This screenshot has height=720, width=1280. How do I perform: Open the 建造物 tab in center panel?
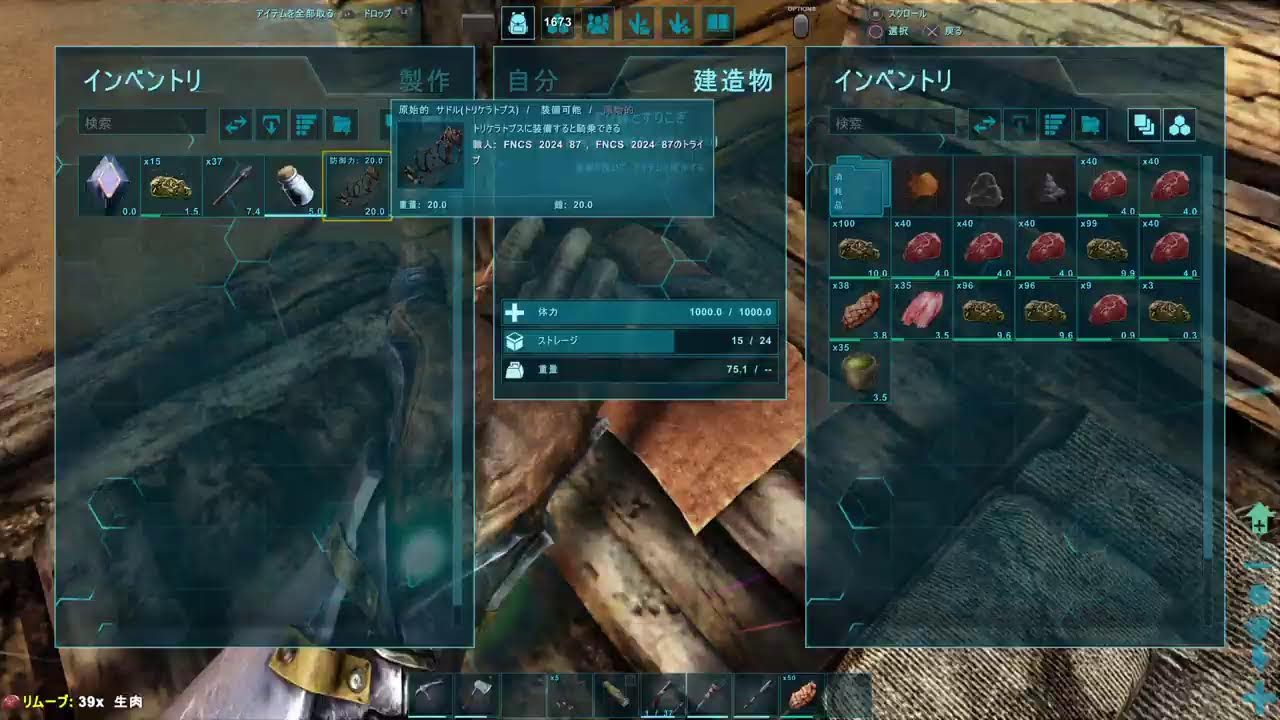[x=731, y=83]
